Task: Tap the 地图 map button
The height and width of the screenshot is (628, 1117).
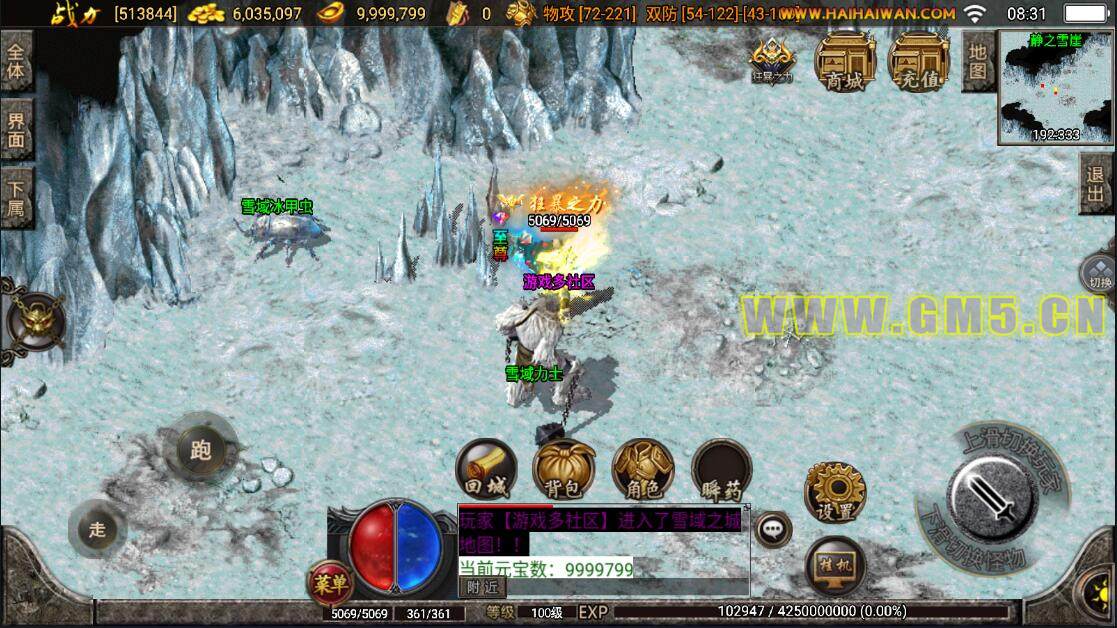Action: point(977,60)
